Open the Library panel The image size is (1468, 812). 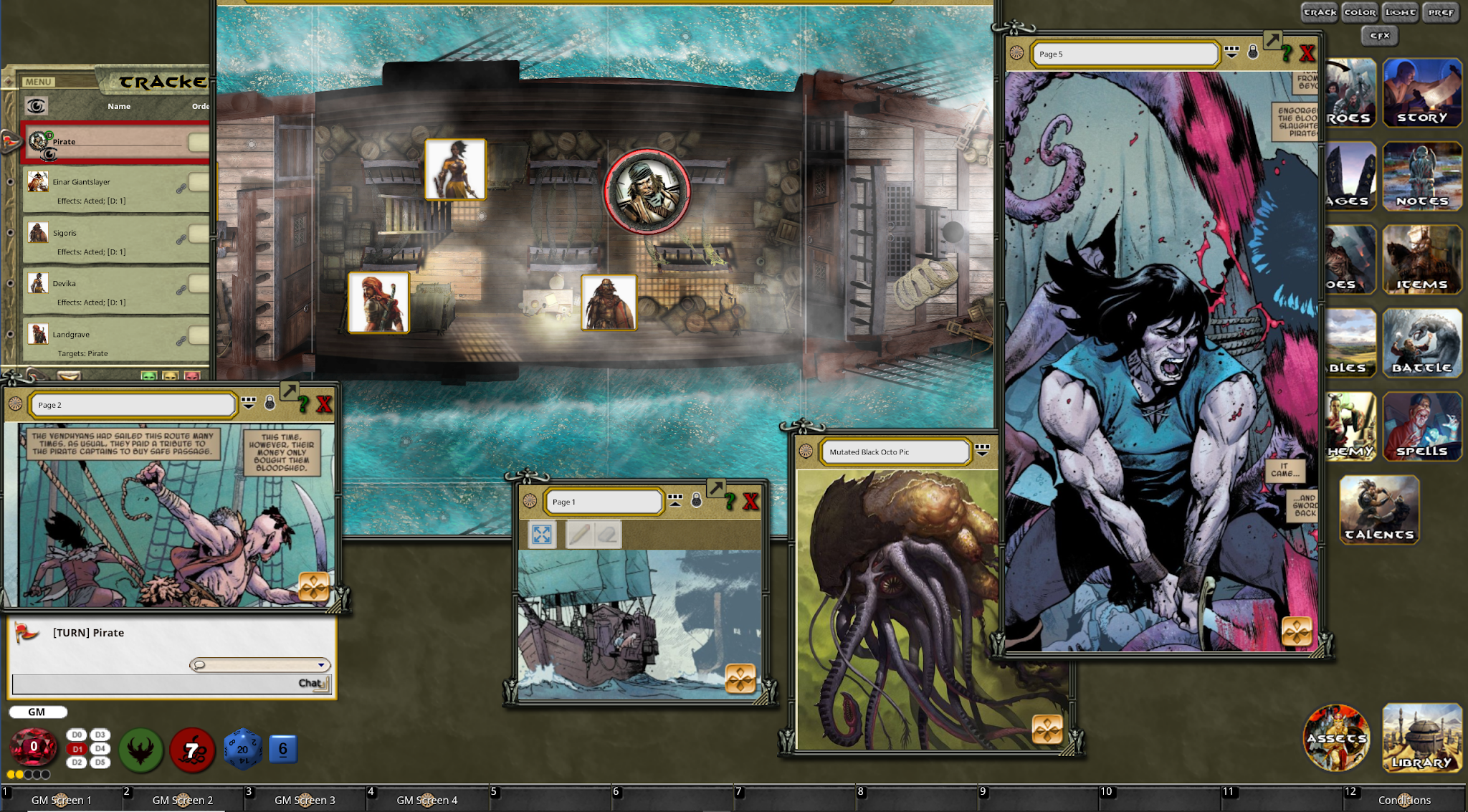coord(1422,738)
